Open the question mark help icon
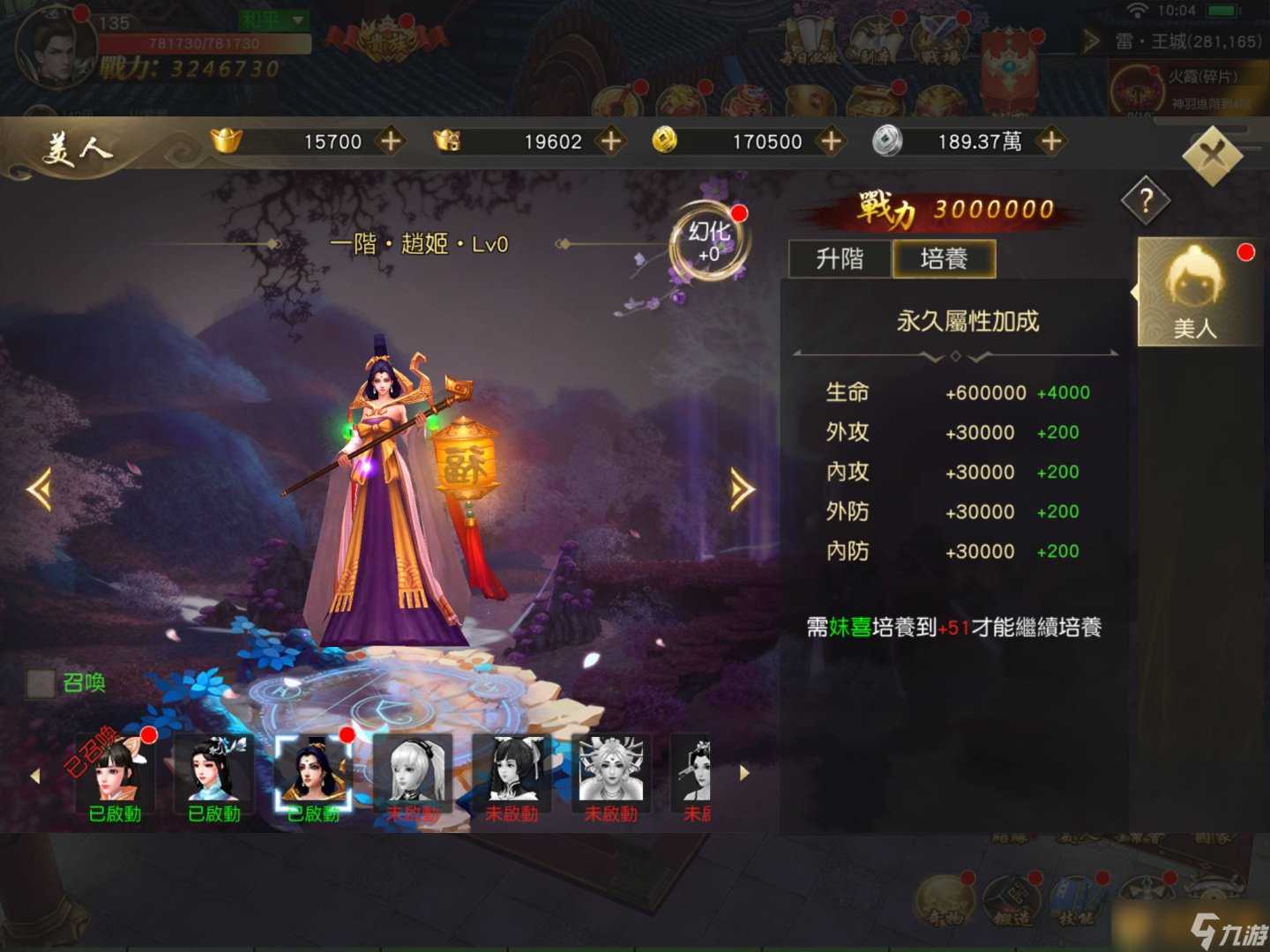Image resolution: width=1270 pixels, height=952 pixels. [x=1145, y=201]
